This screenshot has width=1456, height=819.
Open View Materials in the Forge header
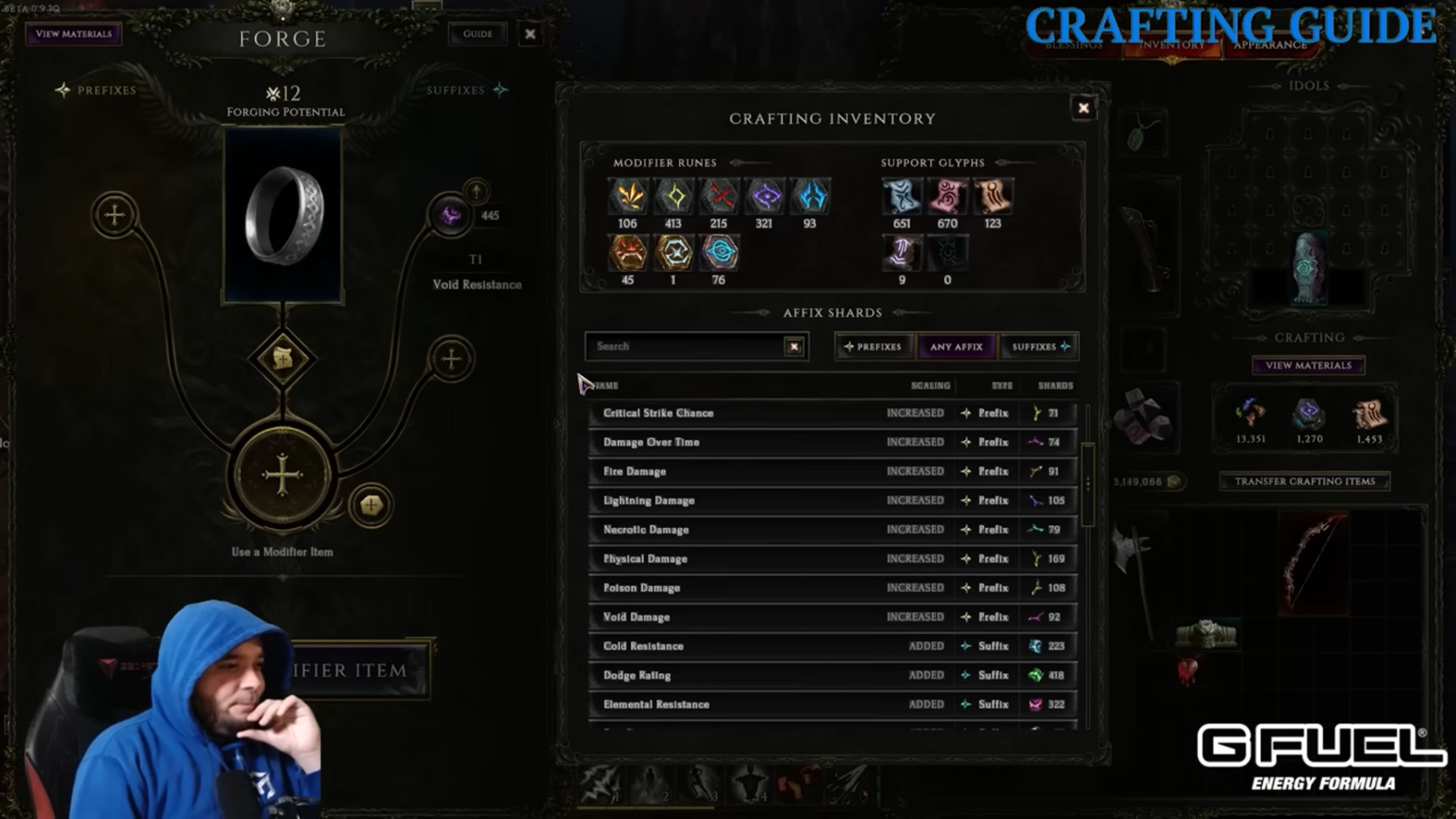[74, 34]
